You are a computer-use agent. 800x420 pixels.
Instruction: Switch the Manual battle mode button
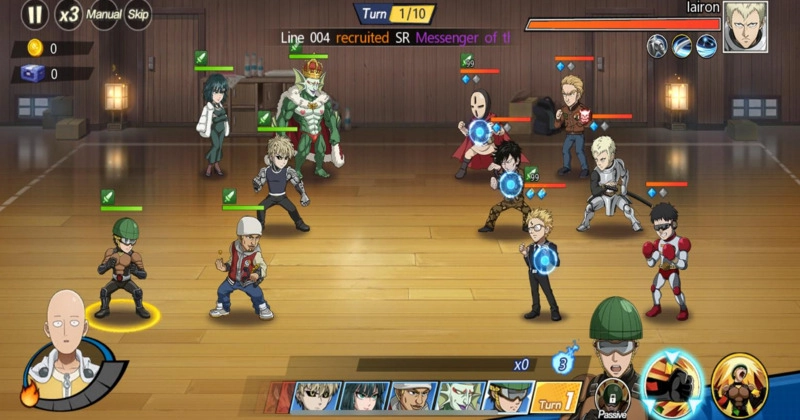coord(104,15)
